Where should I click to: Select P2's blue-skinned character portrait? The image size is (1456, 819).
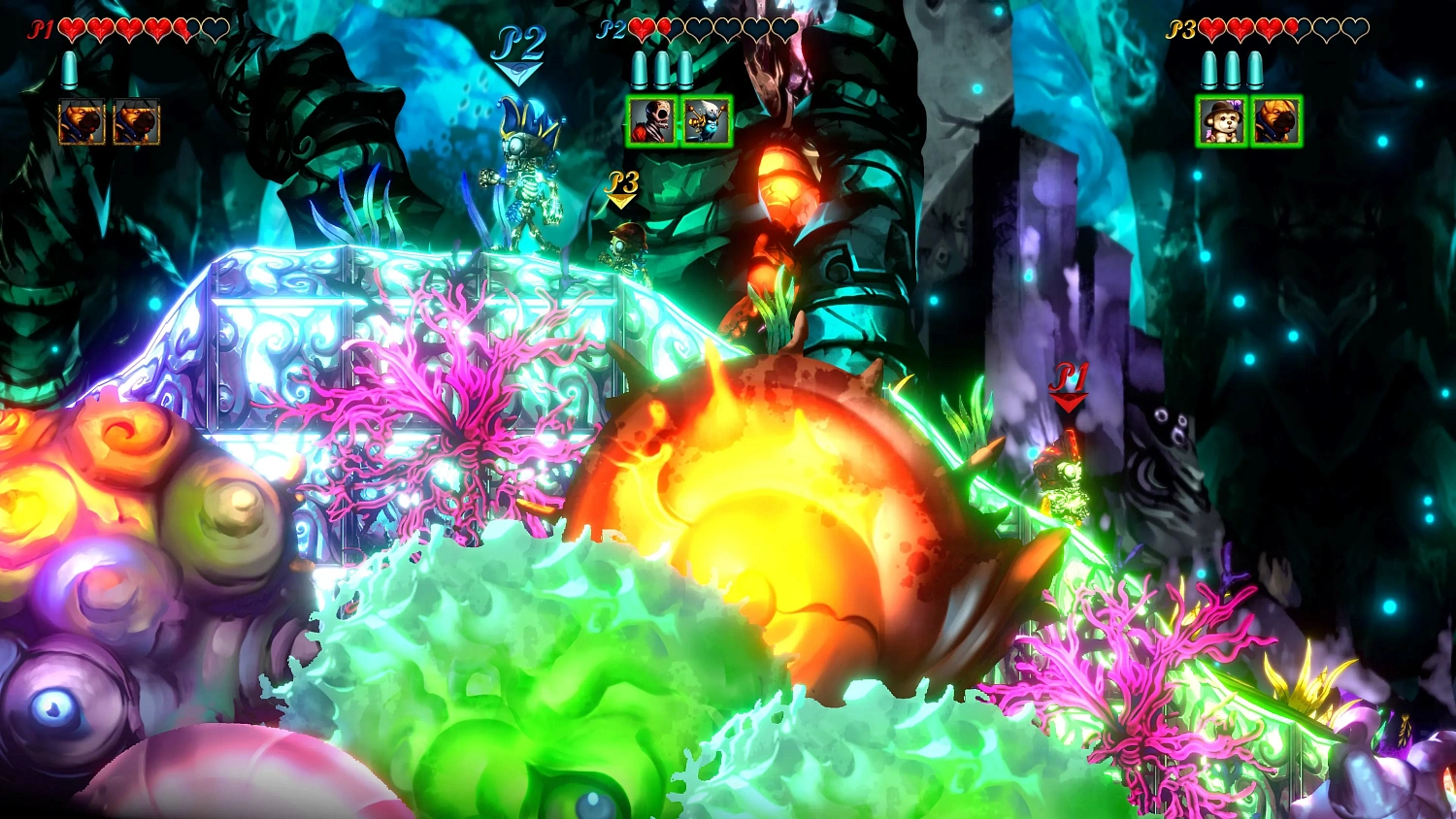coord(707,121)
